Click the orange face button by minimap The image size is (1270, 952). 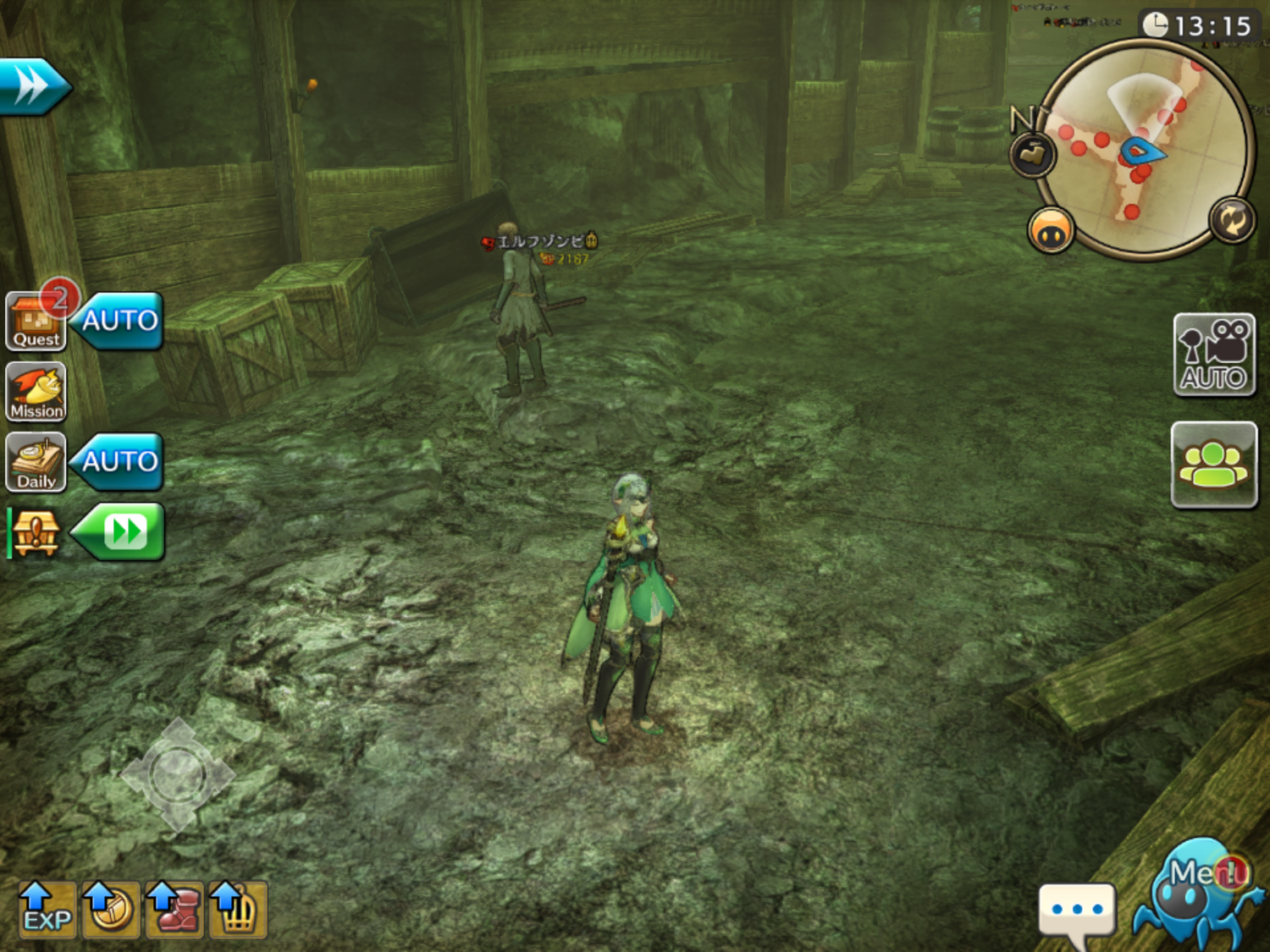tap(1051, 230)
